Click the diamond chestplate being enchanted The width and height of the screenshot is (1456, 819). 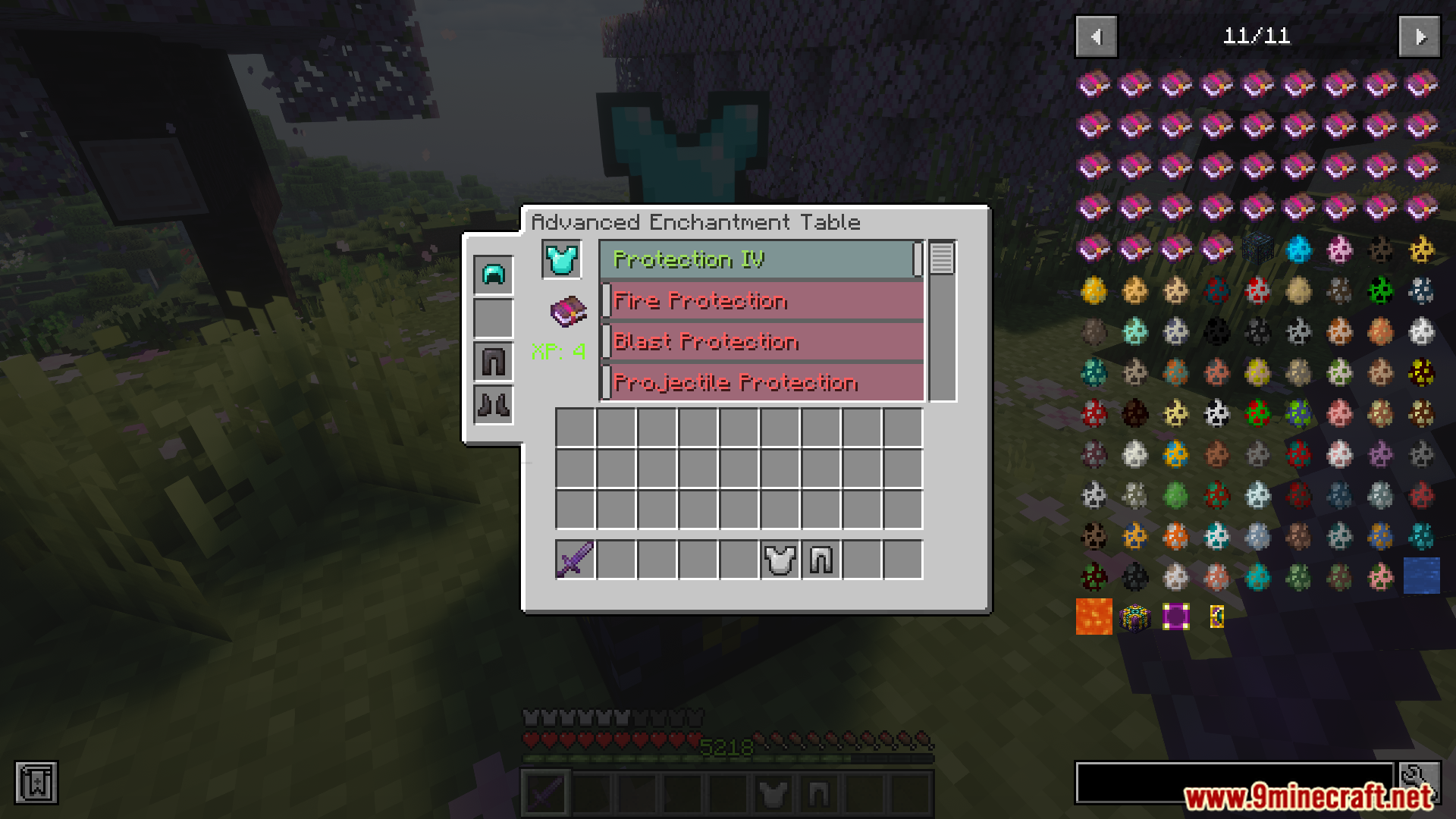560,259
